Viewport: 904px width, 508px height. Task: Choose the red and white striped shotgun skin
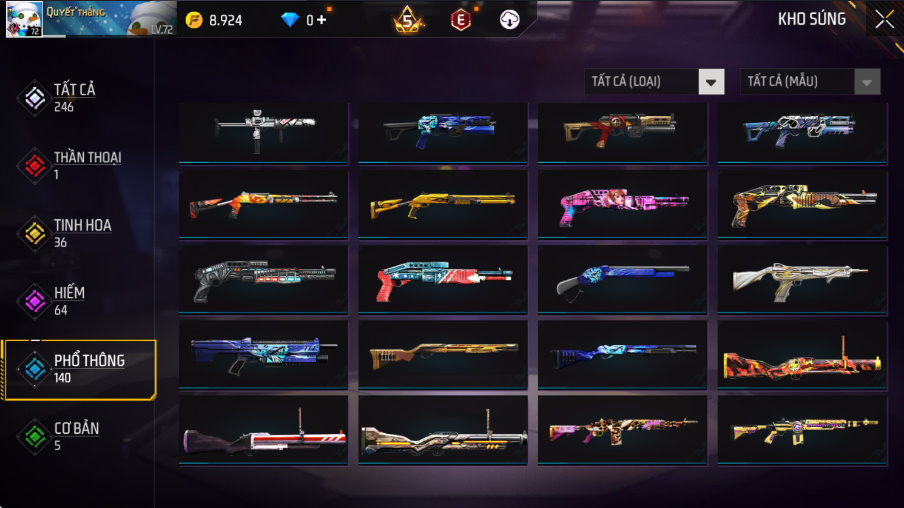(x=443, y=280)
